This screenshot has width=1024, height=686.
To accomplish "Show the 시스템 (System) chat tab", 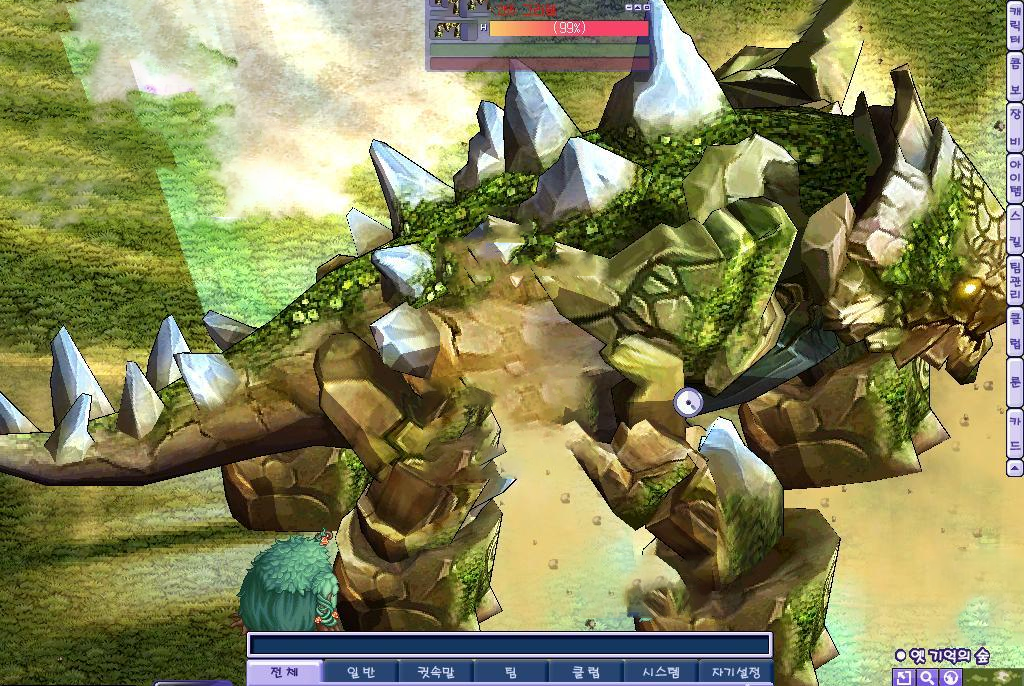I will tap(660, 673).
